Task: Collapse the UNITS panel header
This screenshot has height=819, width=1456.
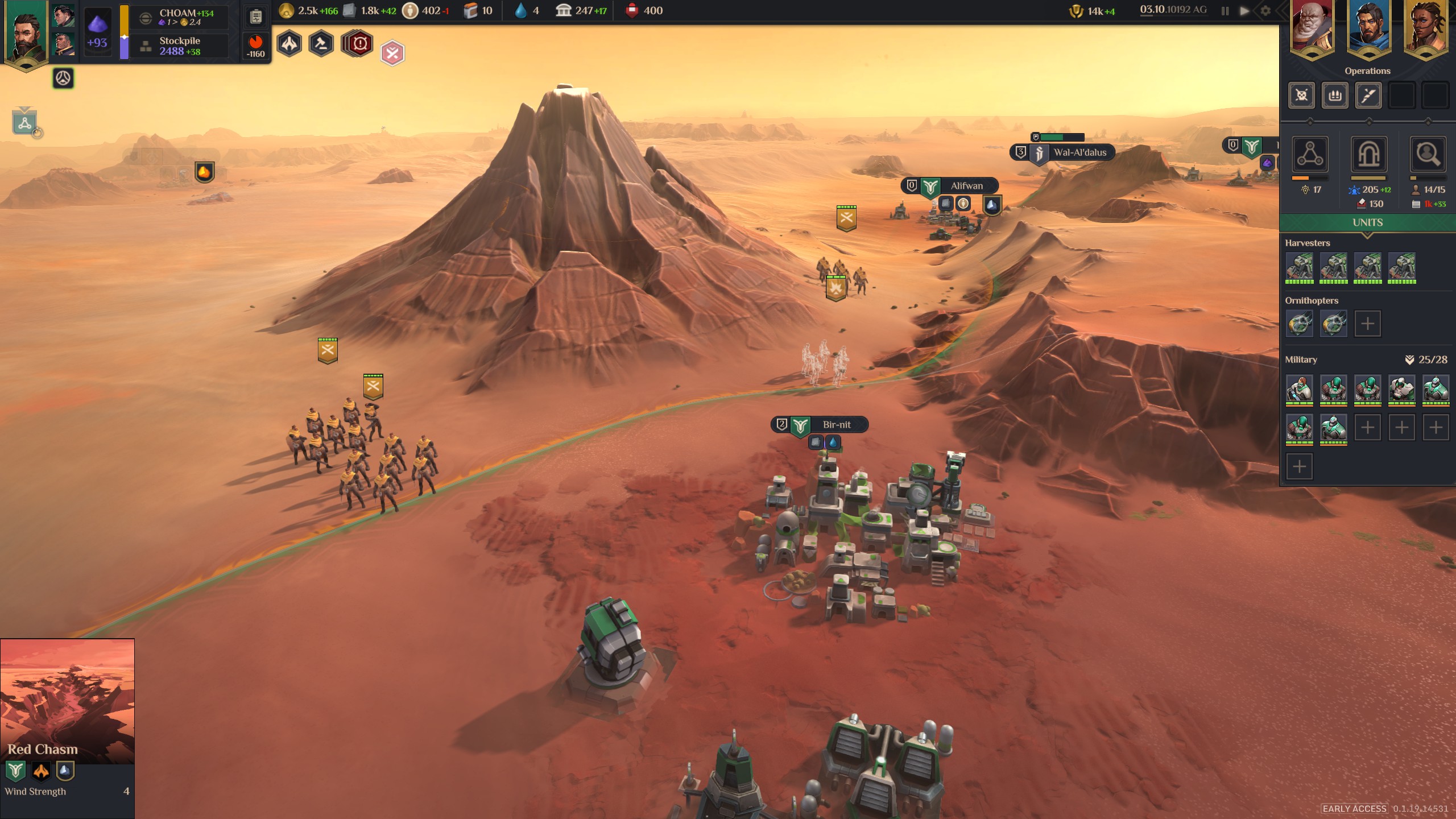Action: pos(1367,223)
